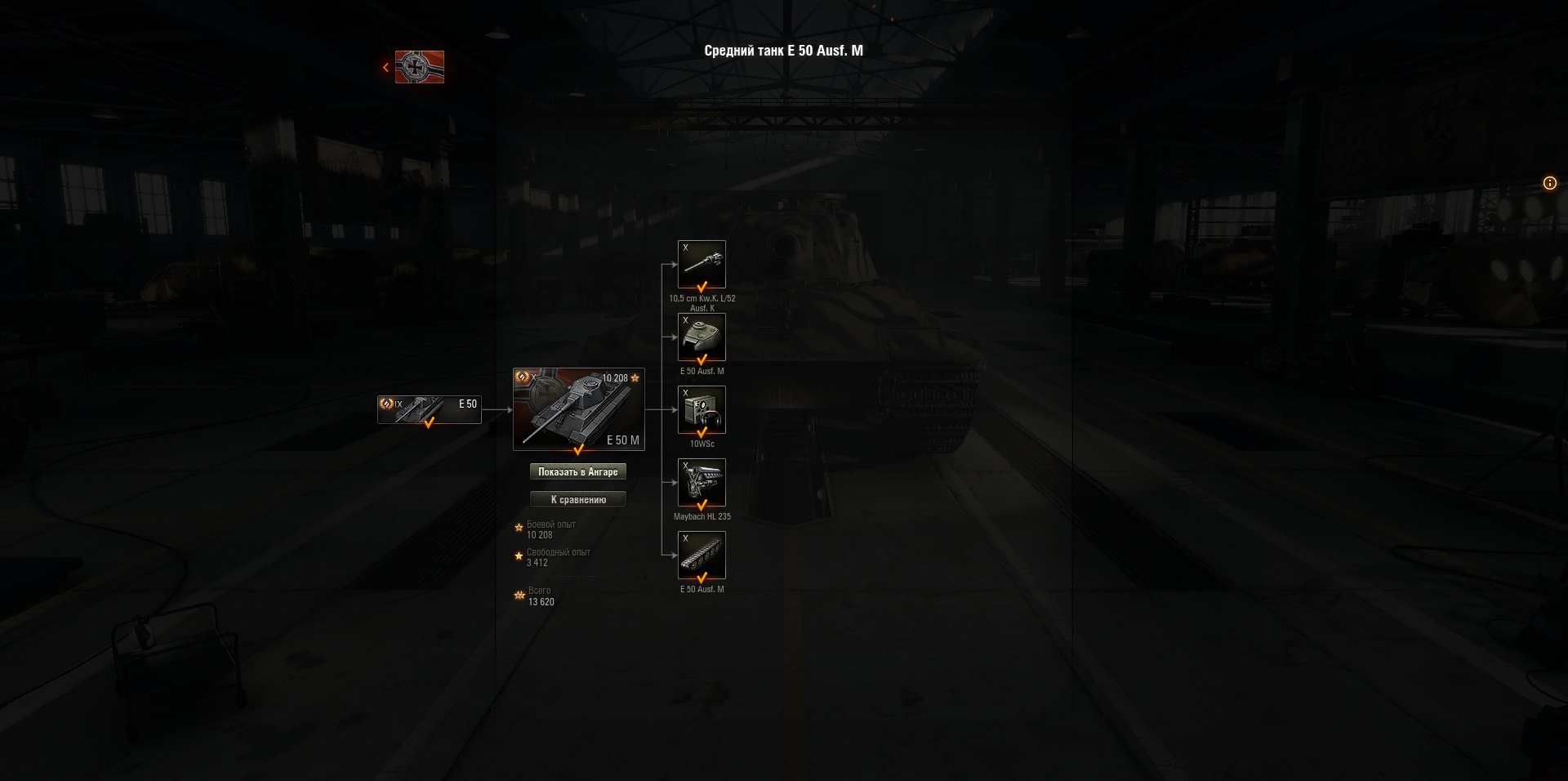Select the 10,5 cm Kw.K. L/52 gun module

point(702,263)
